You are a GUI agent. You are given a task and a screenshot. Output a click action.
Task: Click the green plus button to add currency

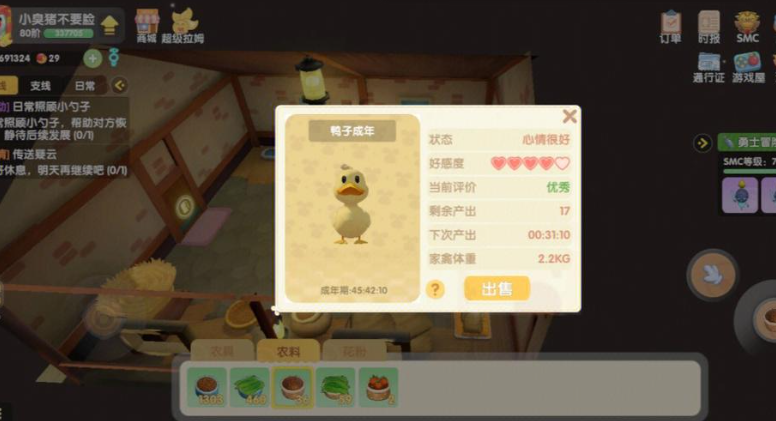(x=92, y=58)
